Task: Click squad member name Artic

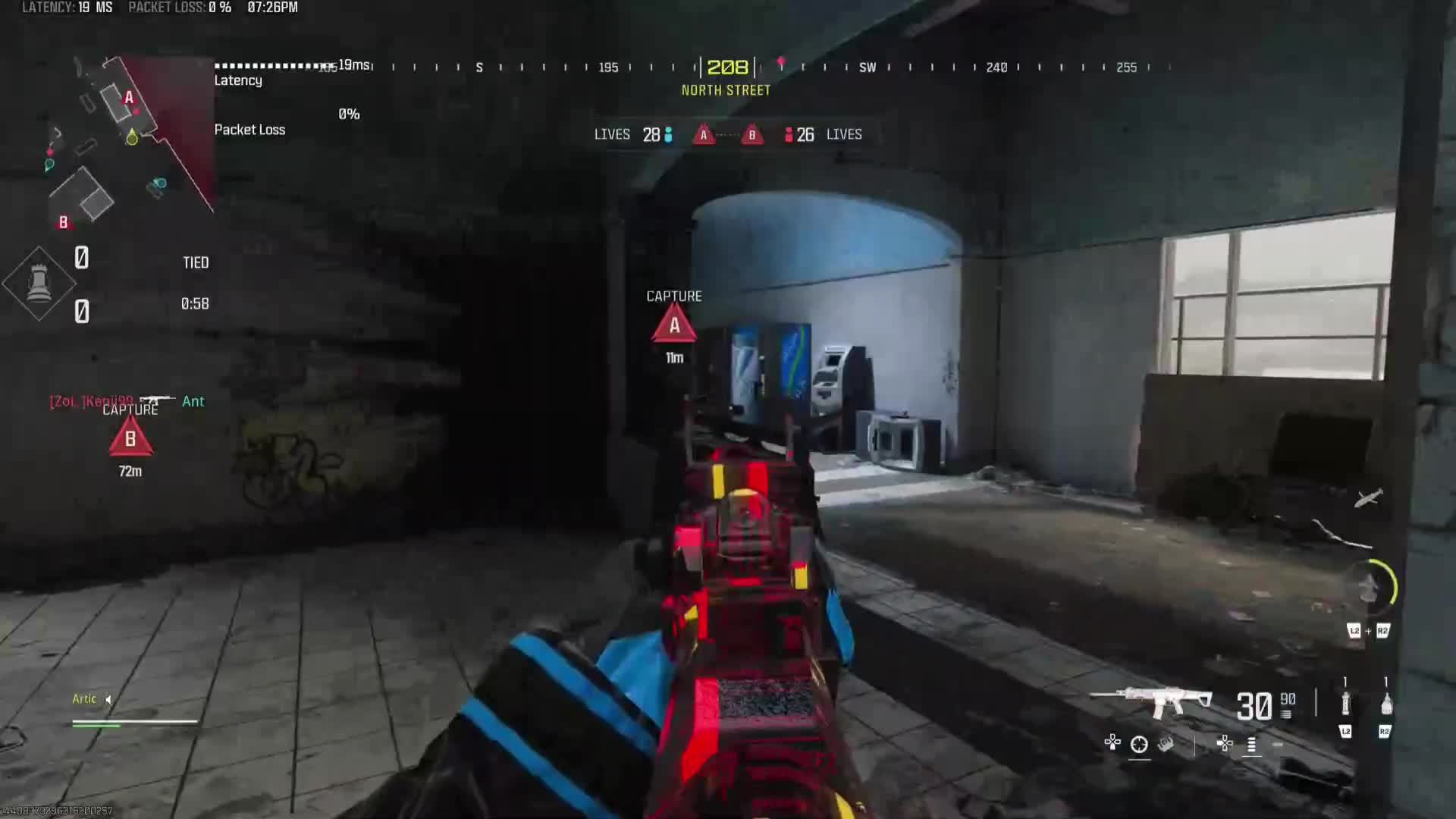Action: click(84, 699)
